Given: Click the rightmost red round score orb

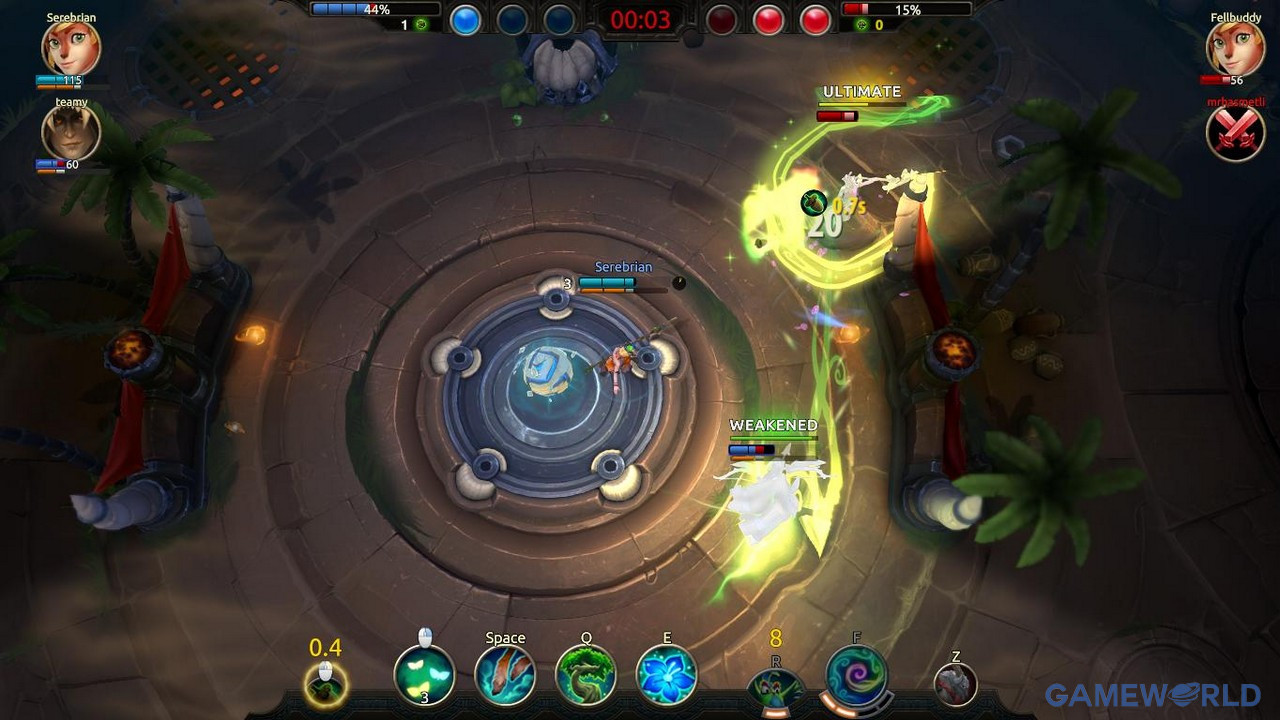Looking at the screenshot, I should point(815,20).
